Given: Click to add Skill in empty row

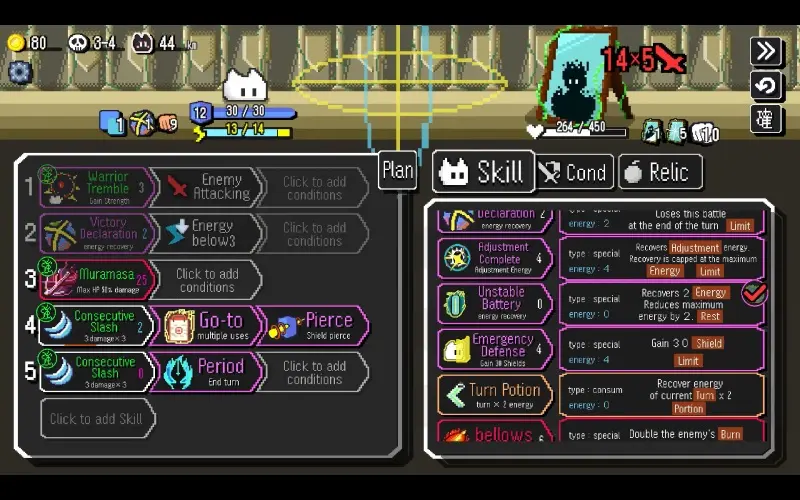Looking at the screenshot, I should [97, 419].
